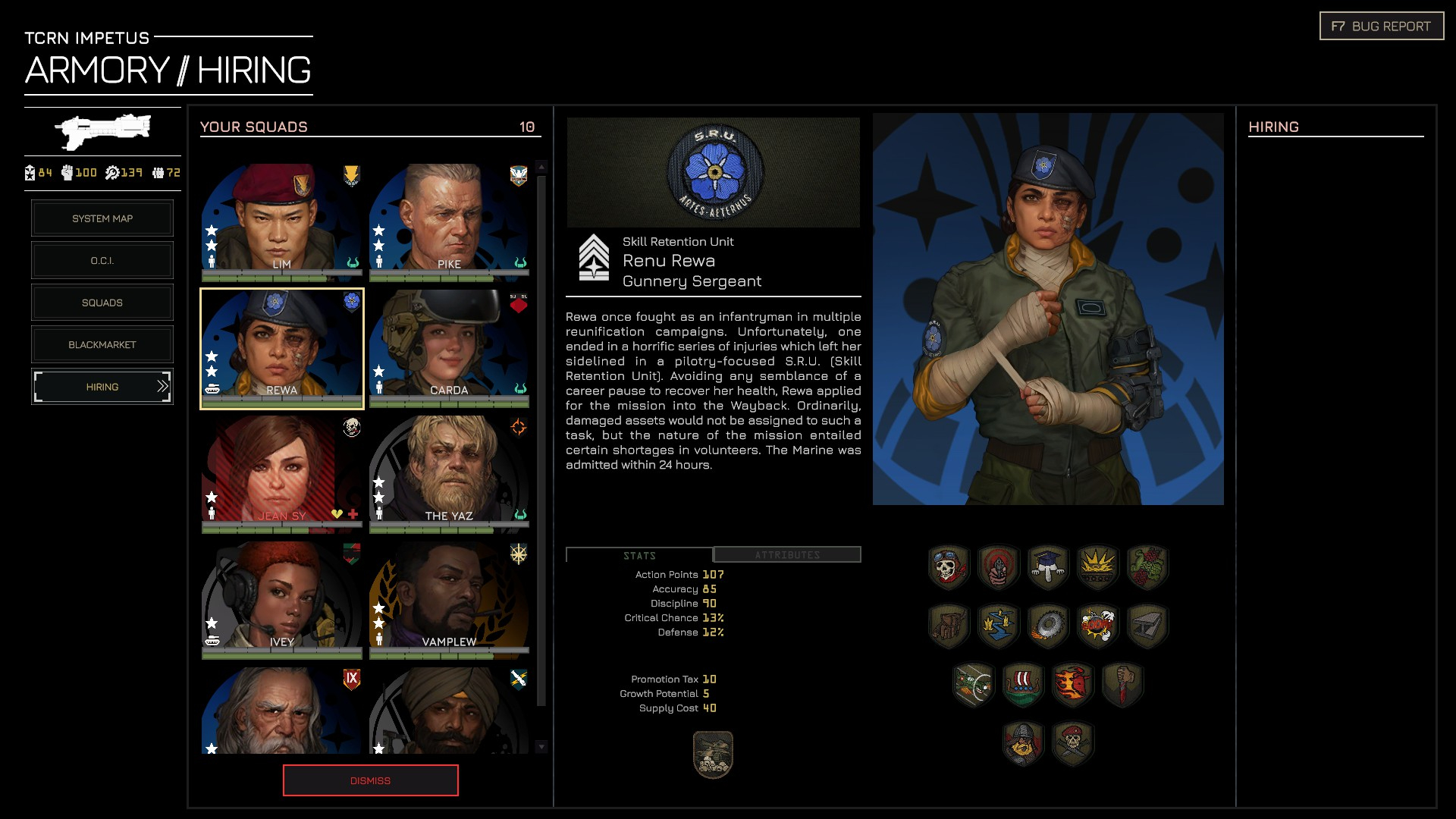The height and width of the screenshot is (819, 1456).
Task: Dismiss the selected squad member
Action: pyautogui.click(x=370, y=780)
